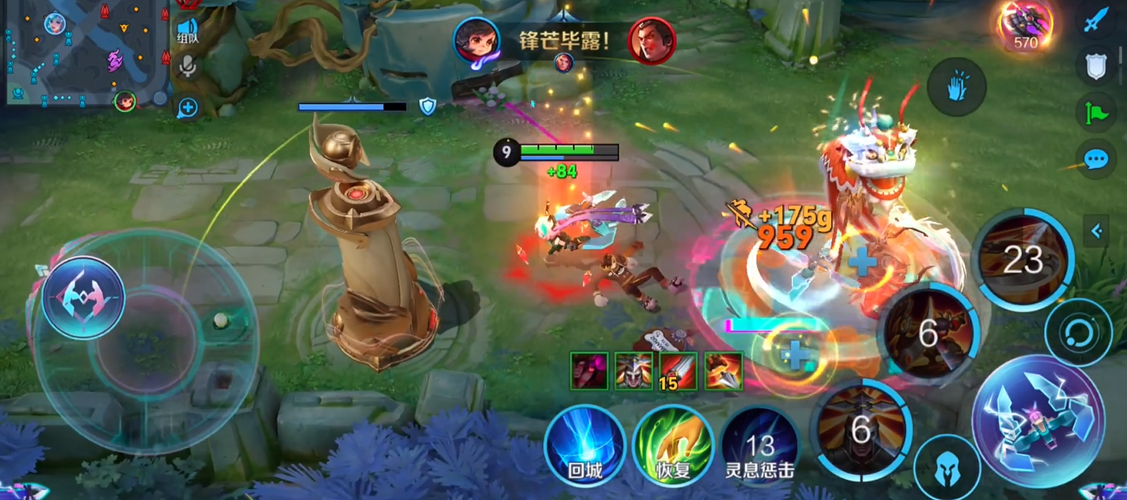1127x500 pixels.
Task: Tap the clapping hand emote button
Action: [x=956, y=87]
